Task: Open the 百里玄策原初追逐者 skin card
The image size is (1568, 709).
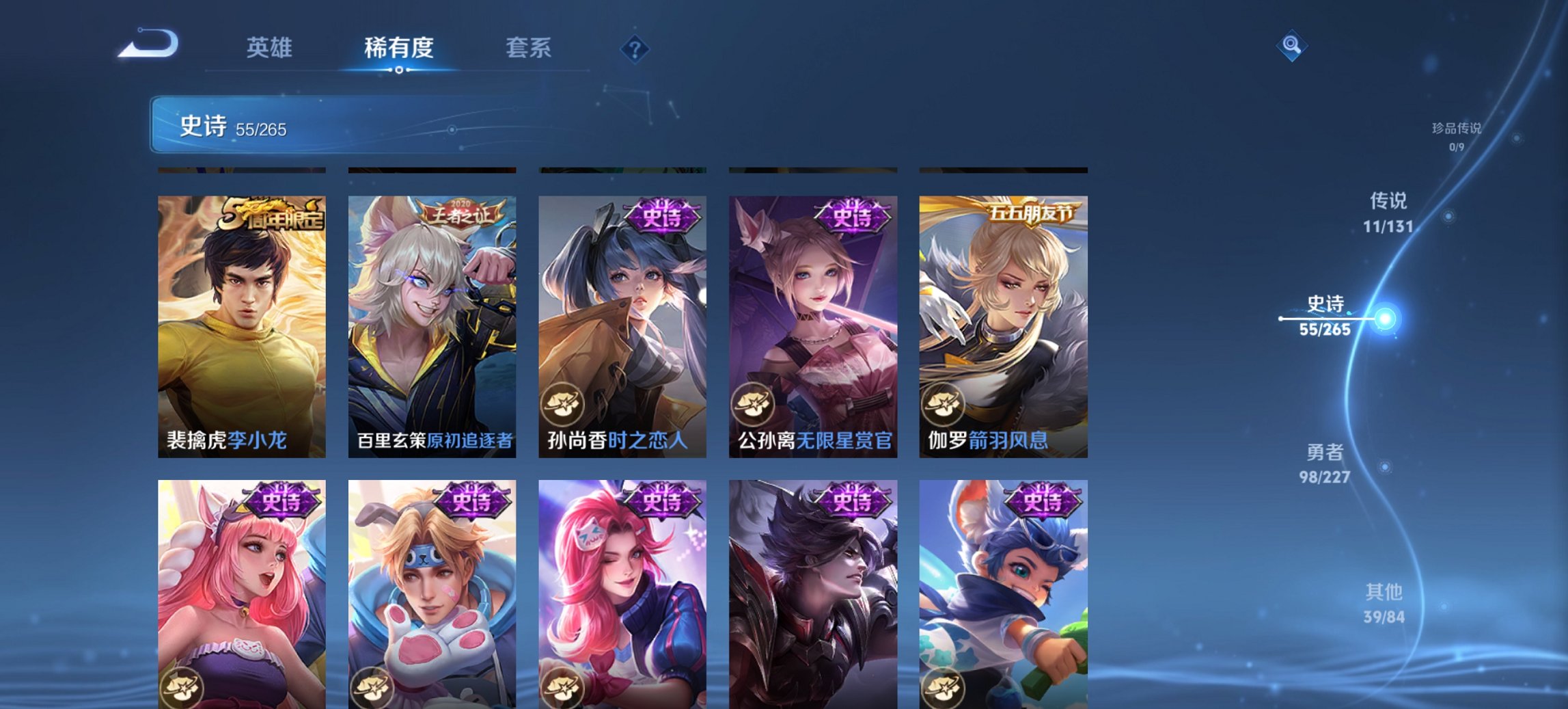Action: pyautogui.click(x=432, y=317)
